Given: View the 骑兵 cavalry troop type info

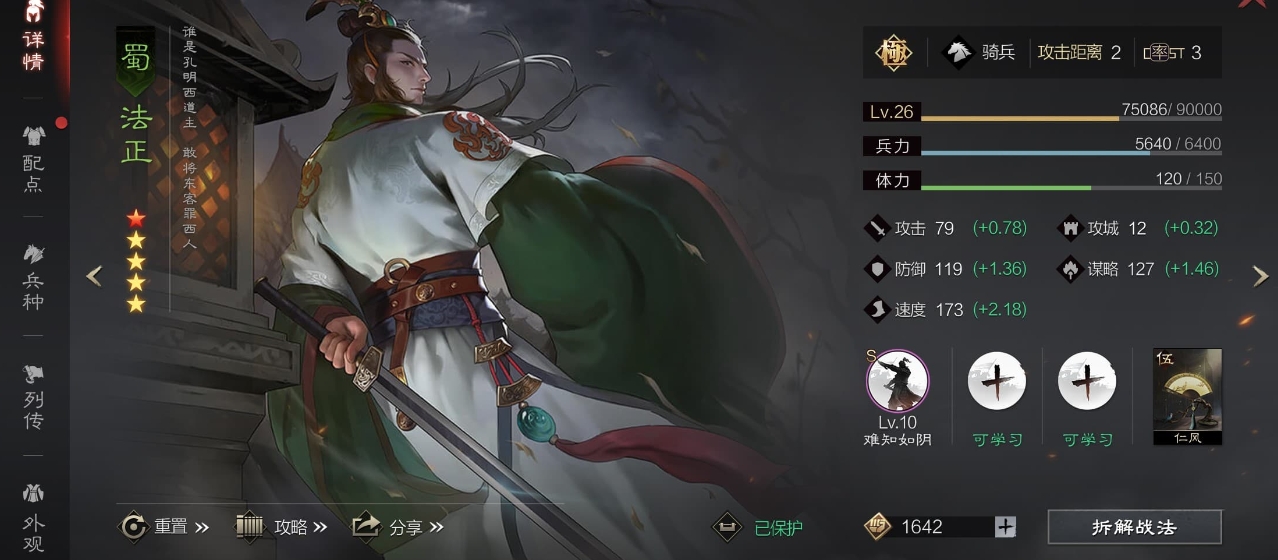Looking at the screenshot, I should (981, 52).
